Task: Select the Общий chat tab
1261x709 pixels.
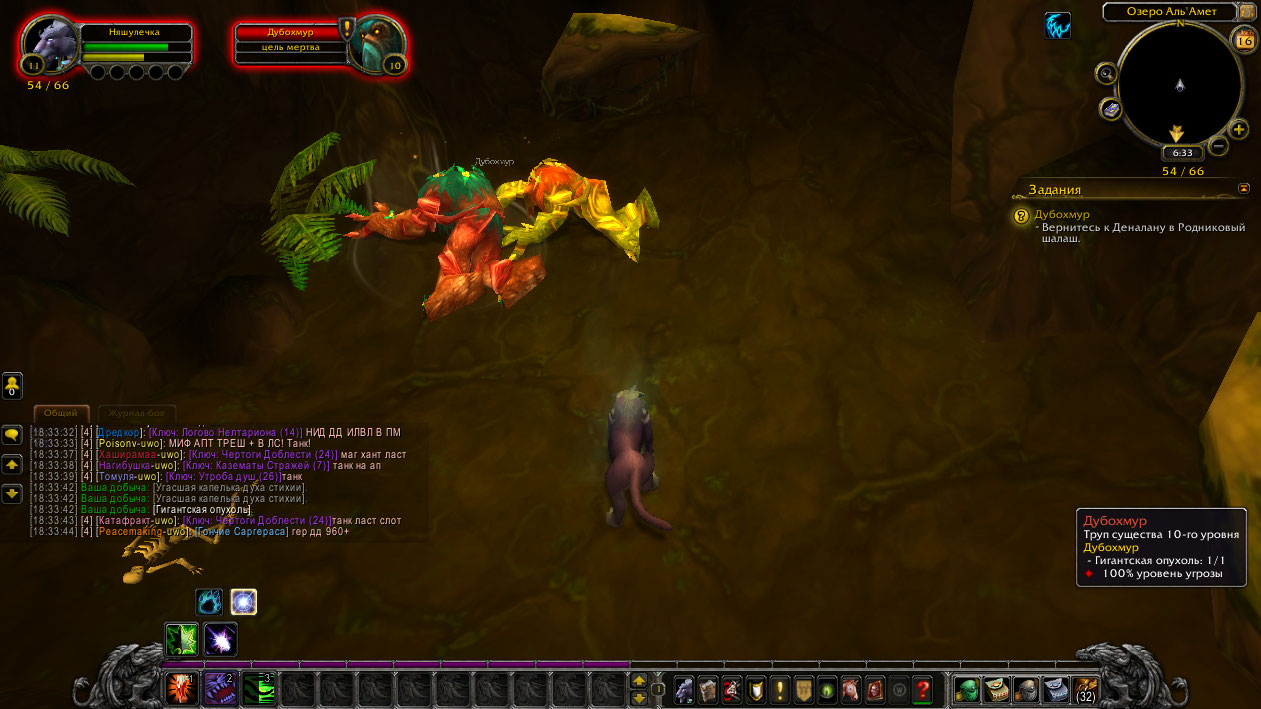Action: (61, 414)
